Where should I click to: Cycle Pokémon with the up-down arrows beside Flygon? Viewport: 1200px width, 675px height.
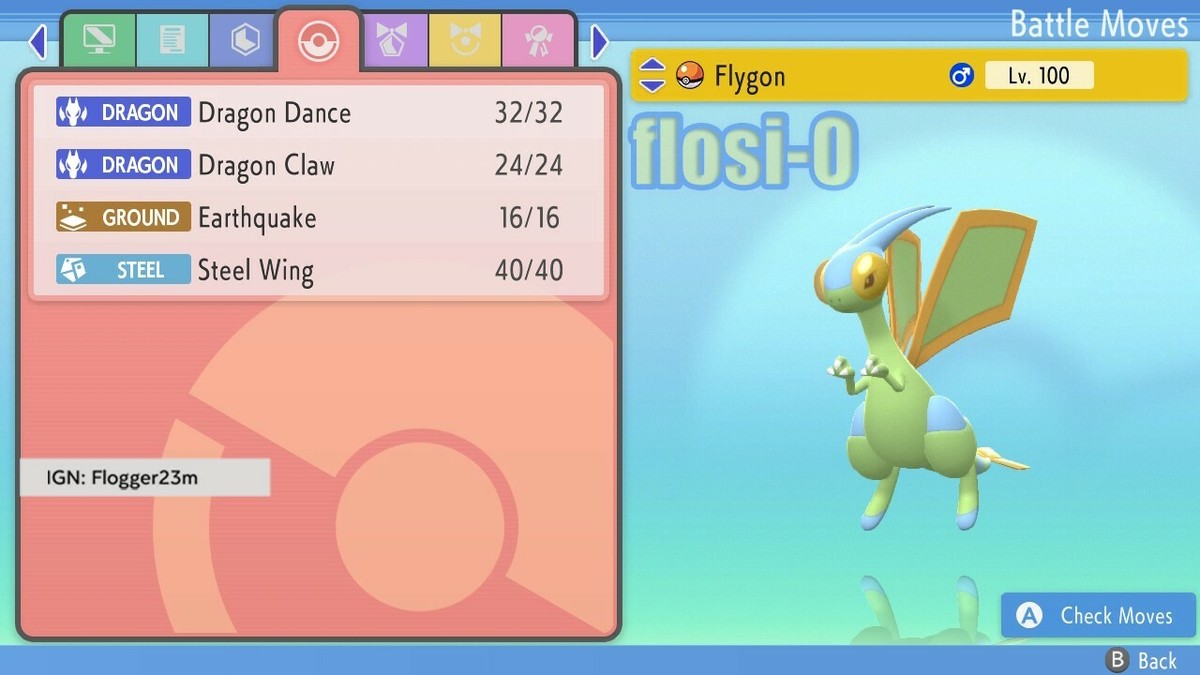652,75
